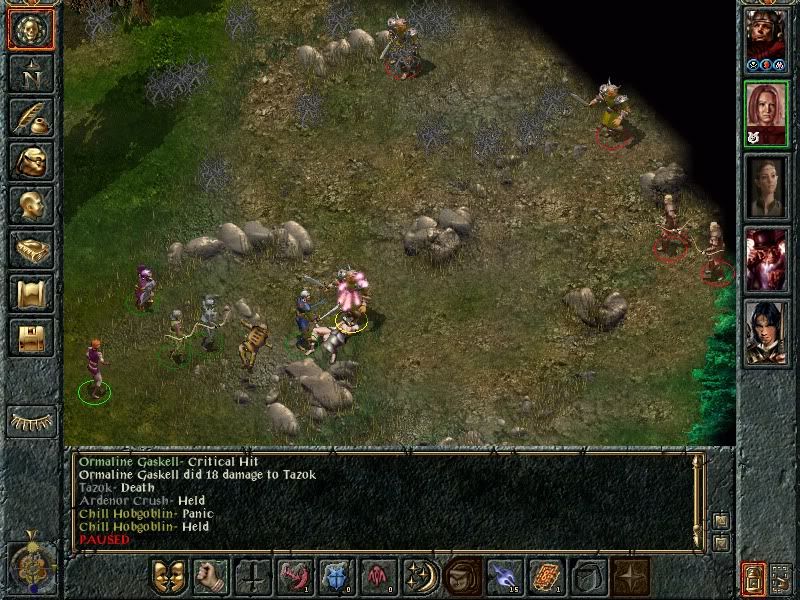
Task: Click the skull return-to-game button
Action: click(x=30, y=30)
